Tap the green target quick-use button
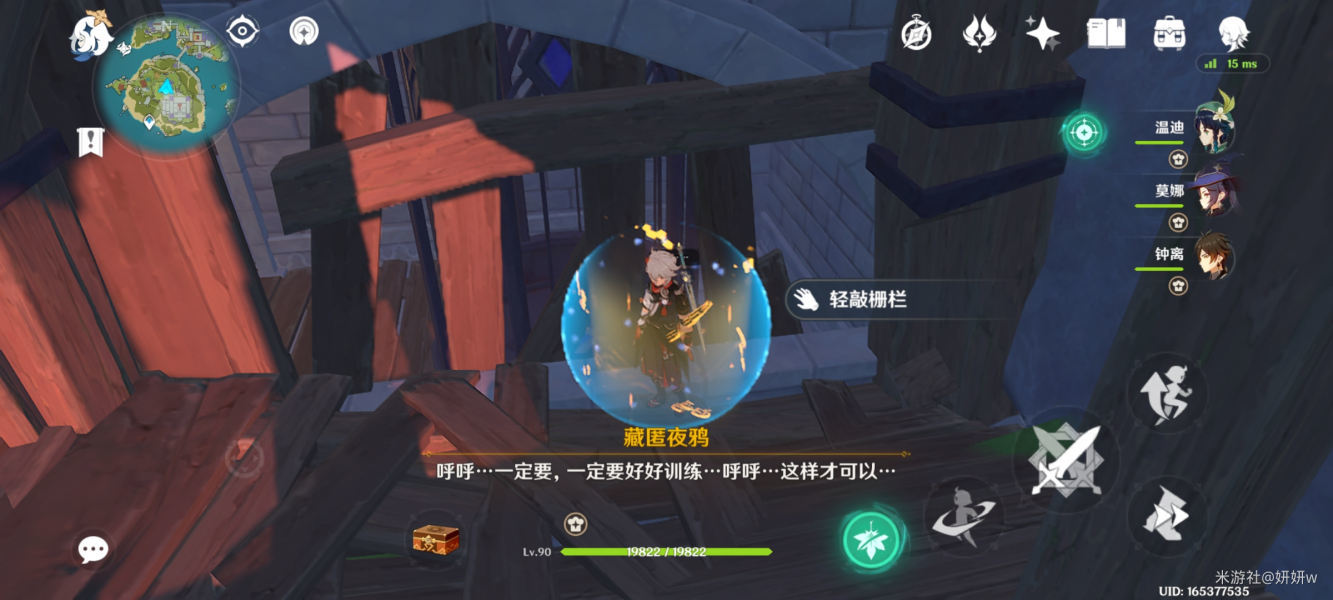Viewport: 1333px width, 600px height. point(1082,131)
